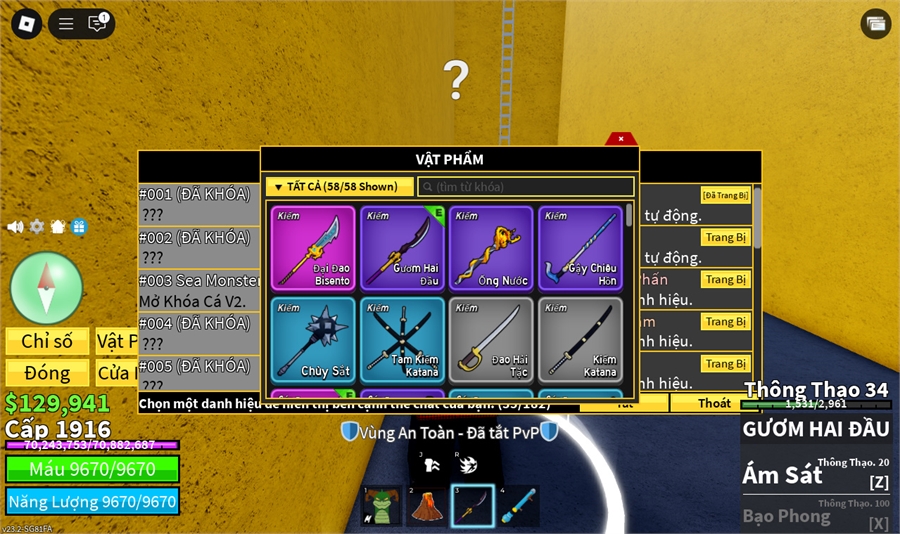Select title row #003 Sea Monster
The width and height of the screenshot is (900, 534).
click(x=198, y=290)
